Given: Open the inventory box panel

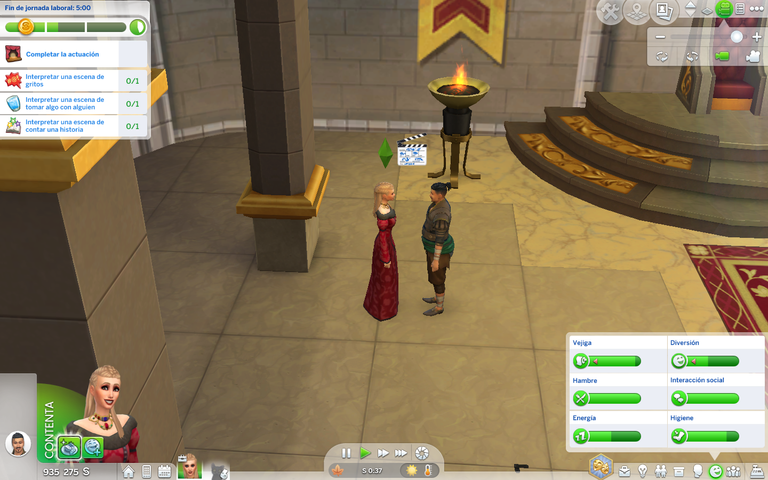Looking at the screenshot, I should pos(678,471).
